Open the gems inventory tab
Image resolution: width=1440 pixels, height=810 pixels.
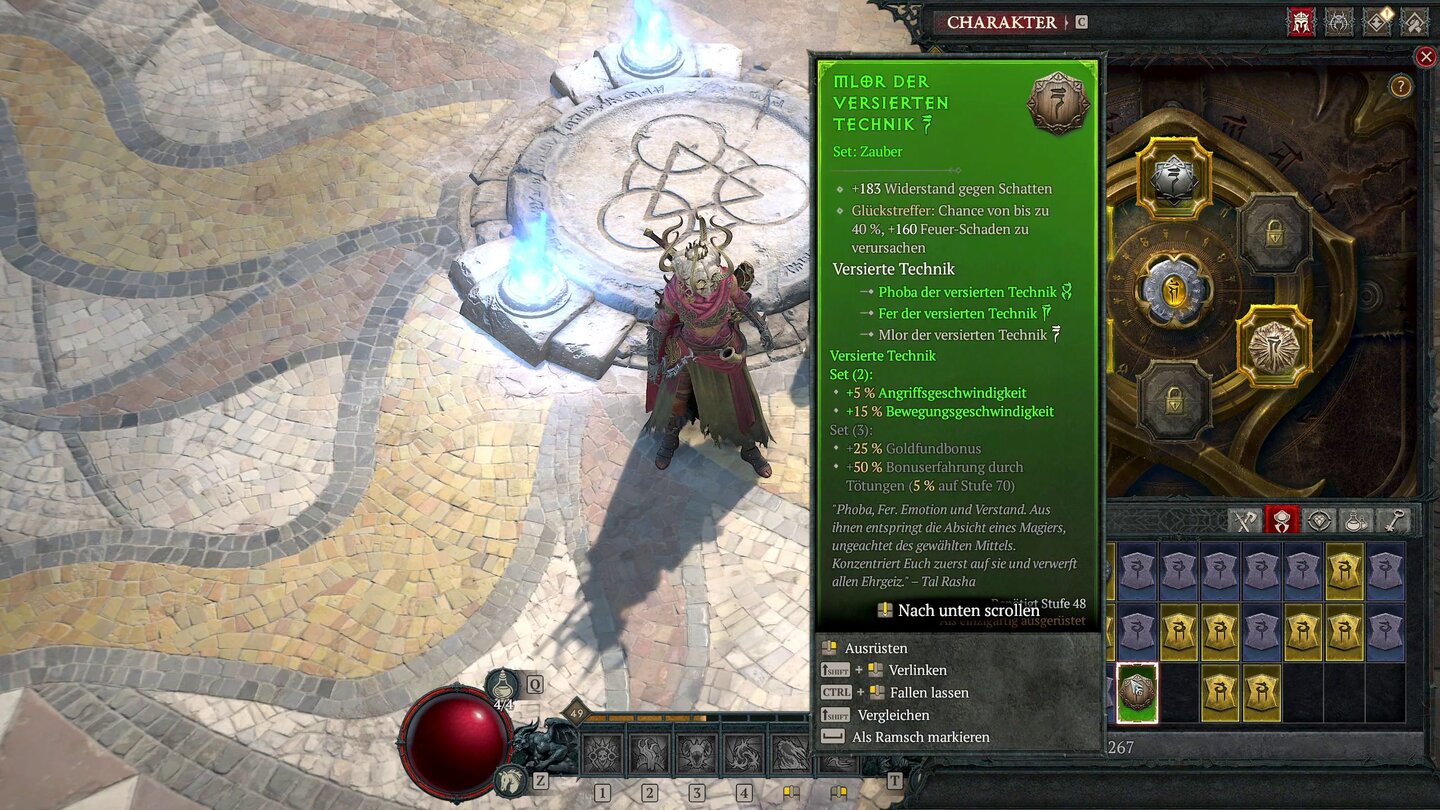click(1318, 520)
